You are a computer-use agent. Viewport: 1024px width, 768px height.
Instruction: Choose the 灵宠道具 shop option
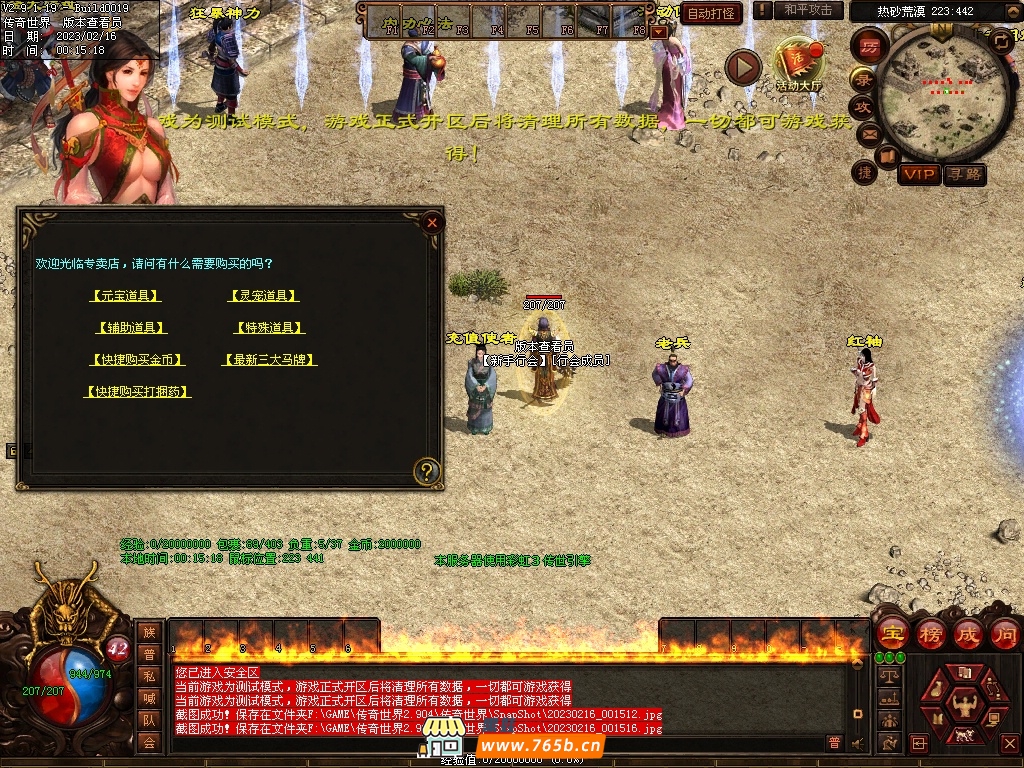tap(264, 296)
